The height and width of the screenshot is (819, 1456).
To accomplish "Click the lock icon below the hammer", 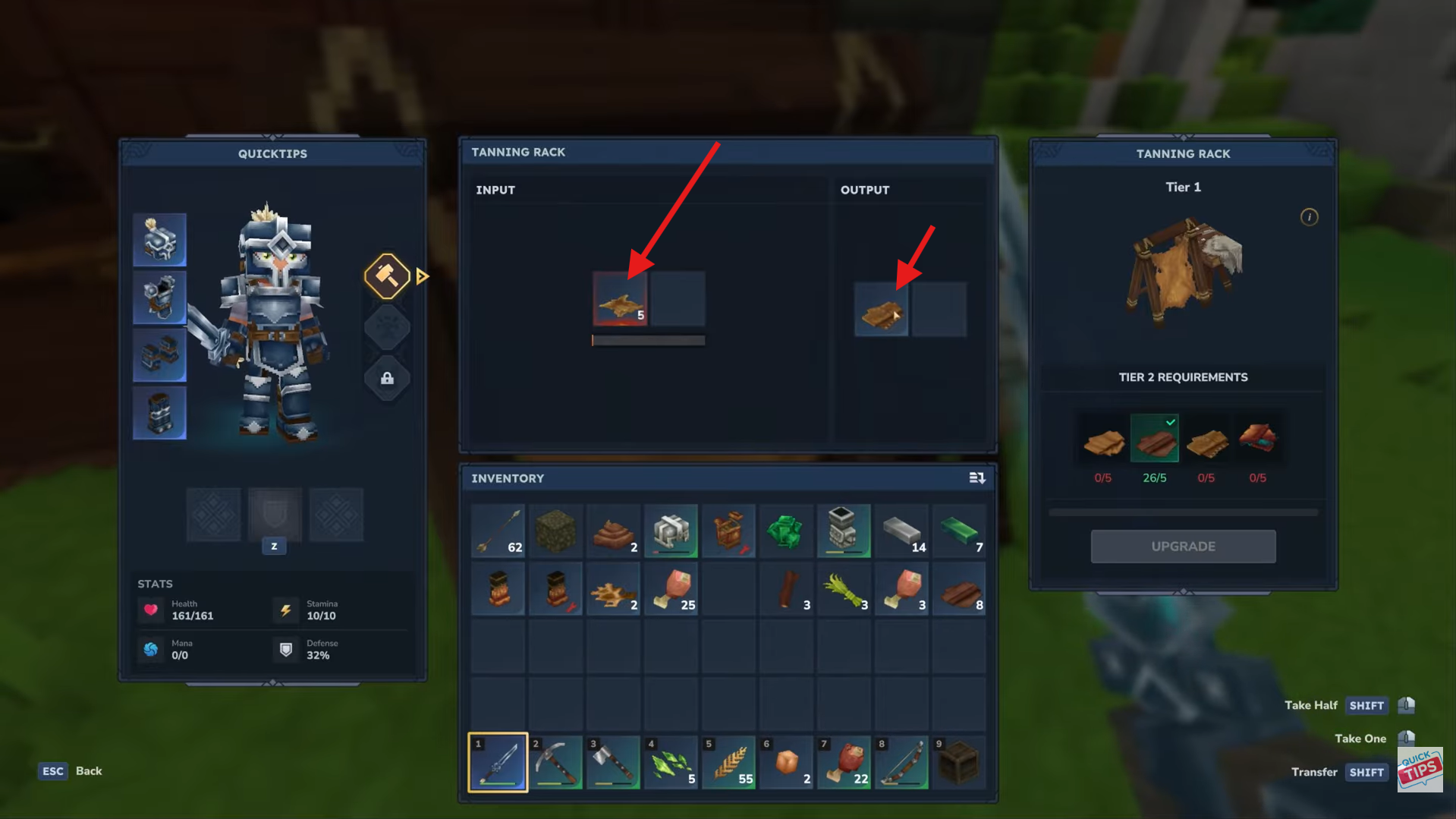I will coord(387,378).
